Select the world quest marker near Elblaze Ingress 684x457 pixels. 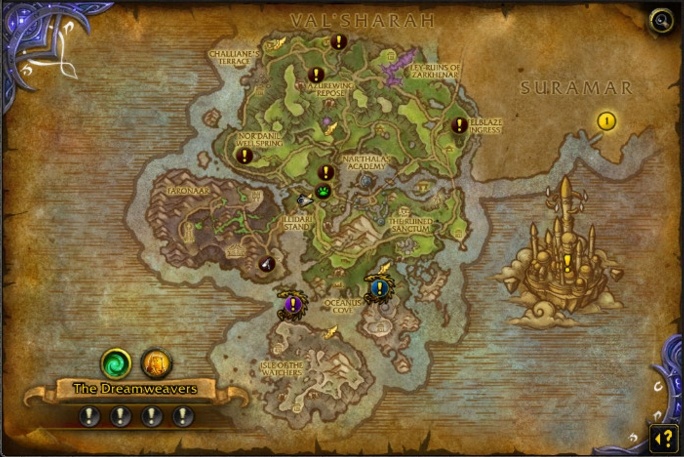pos(459,126)
